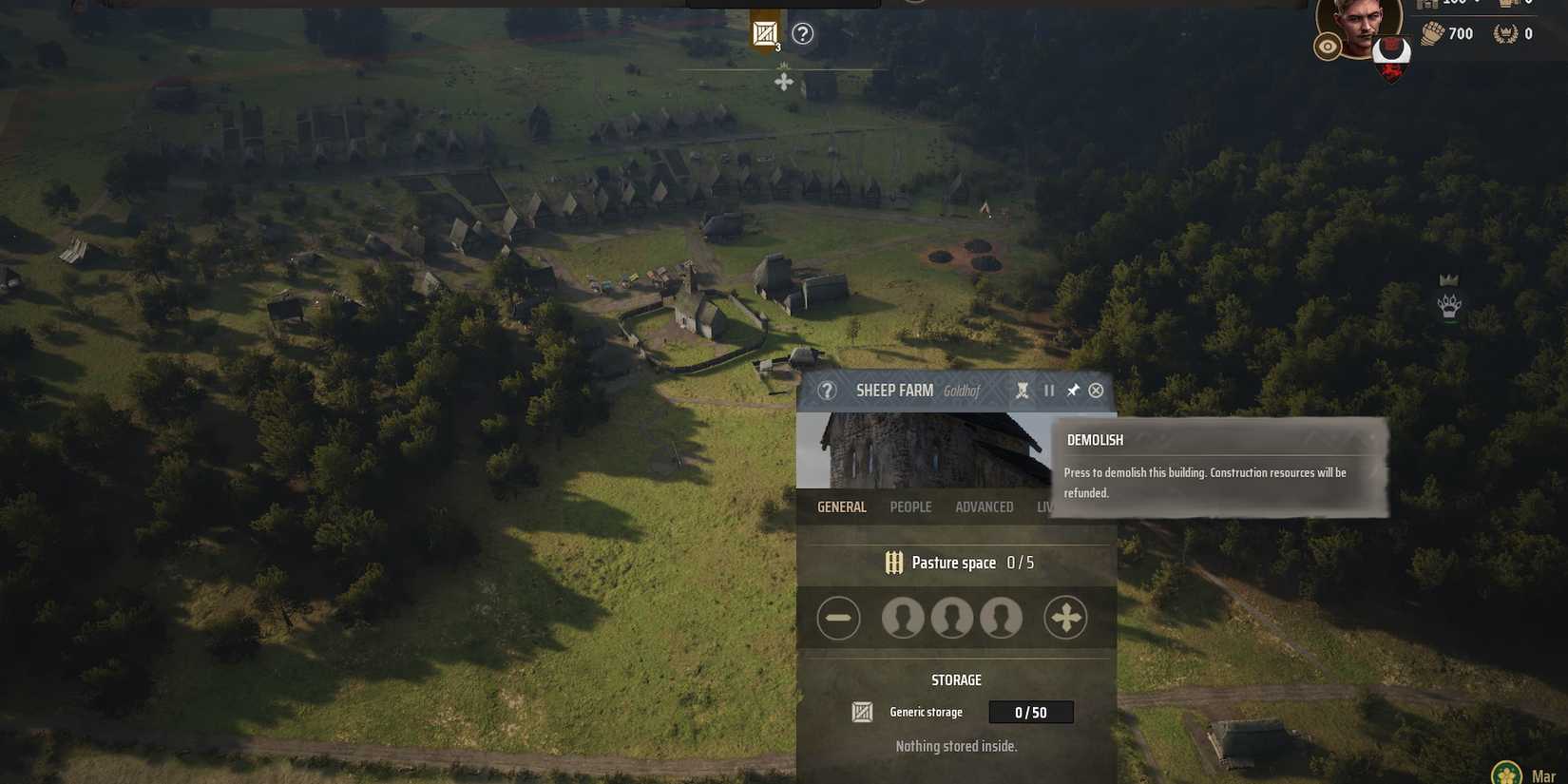Switch to the PEOPLE tab
Screen dimensions: 1568x784
pos(910,507)
